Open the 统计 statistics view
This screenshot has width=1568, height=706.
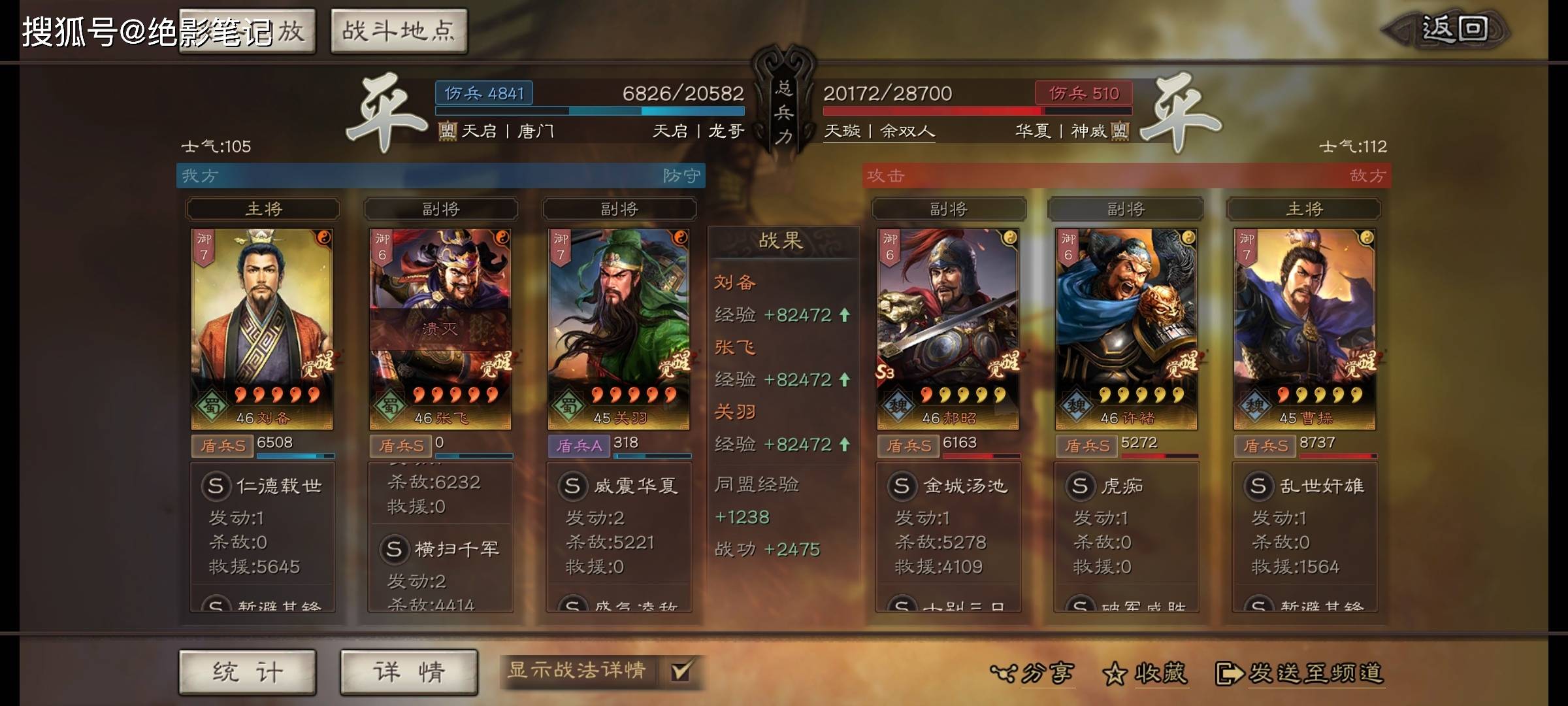[248, 672]
